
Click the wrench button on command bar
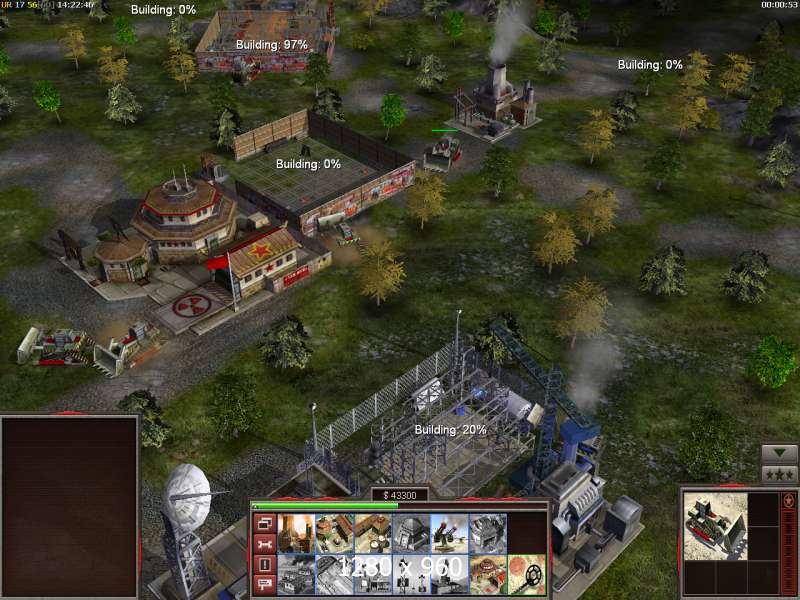(265, 544)
